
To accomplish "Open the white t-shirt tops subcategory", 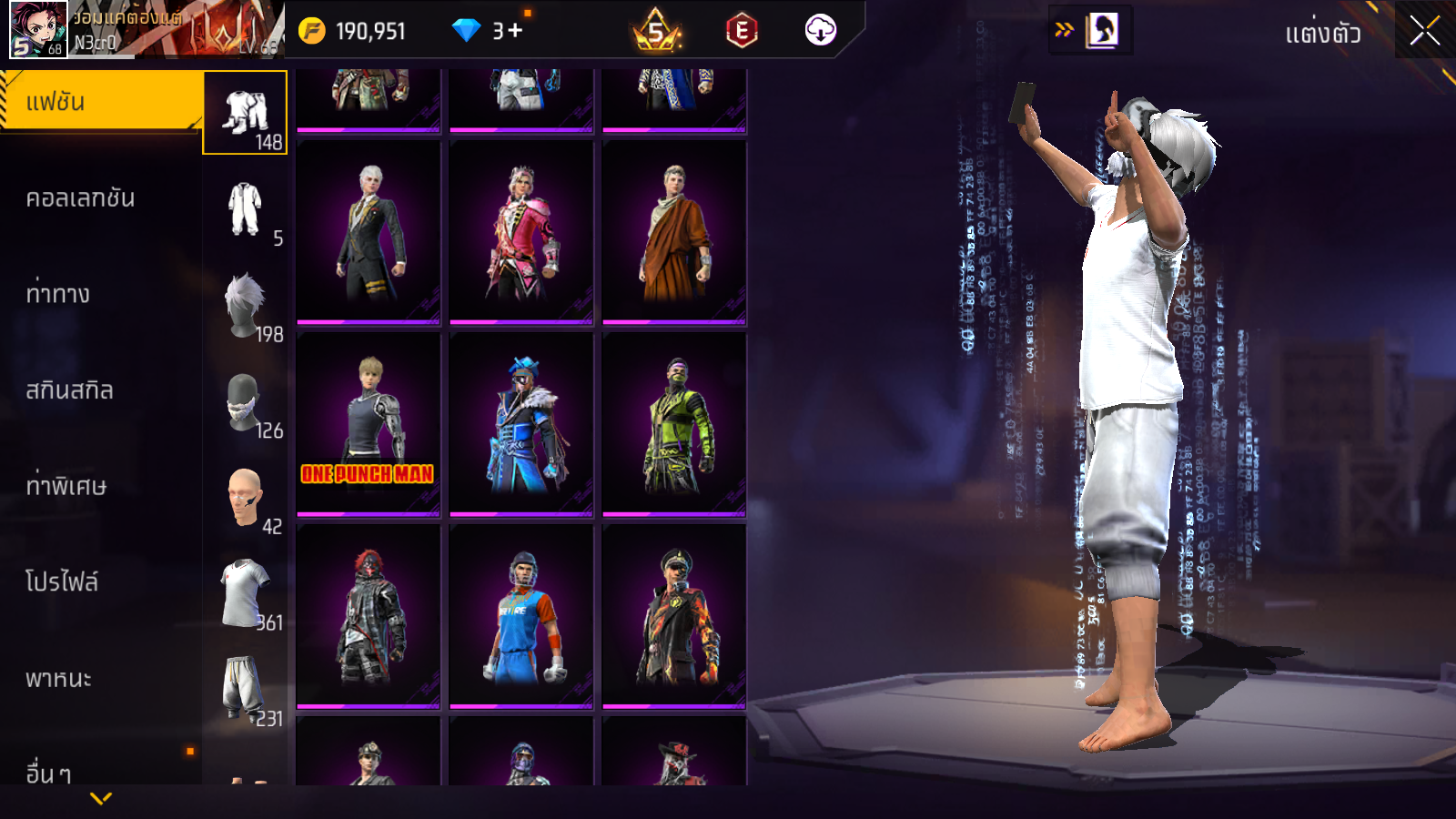I will coord(246,595).
